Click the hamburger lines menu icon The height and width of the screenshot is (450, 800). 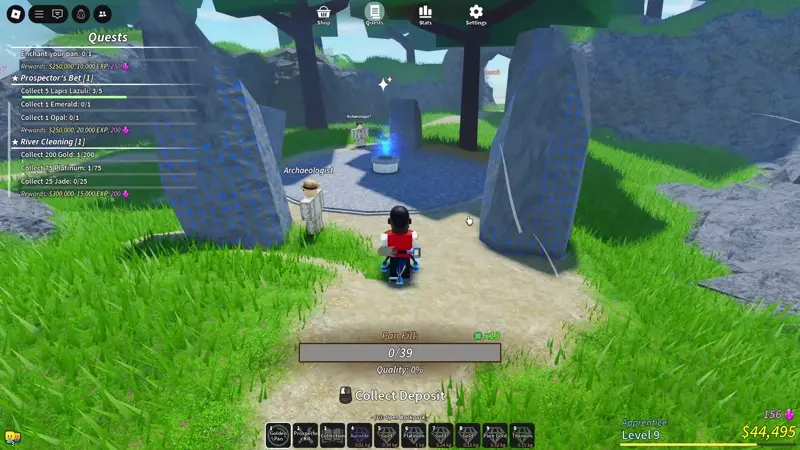39,14
